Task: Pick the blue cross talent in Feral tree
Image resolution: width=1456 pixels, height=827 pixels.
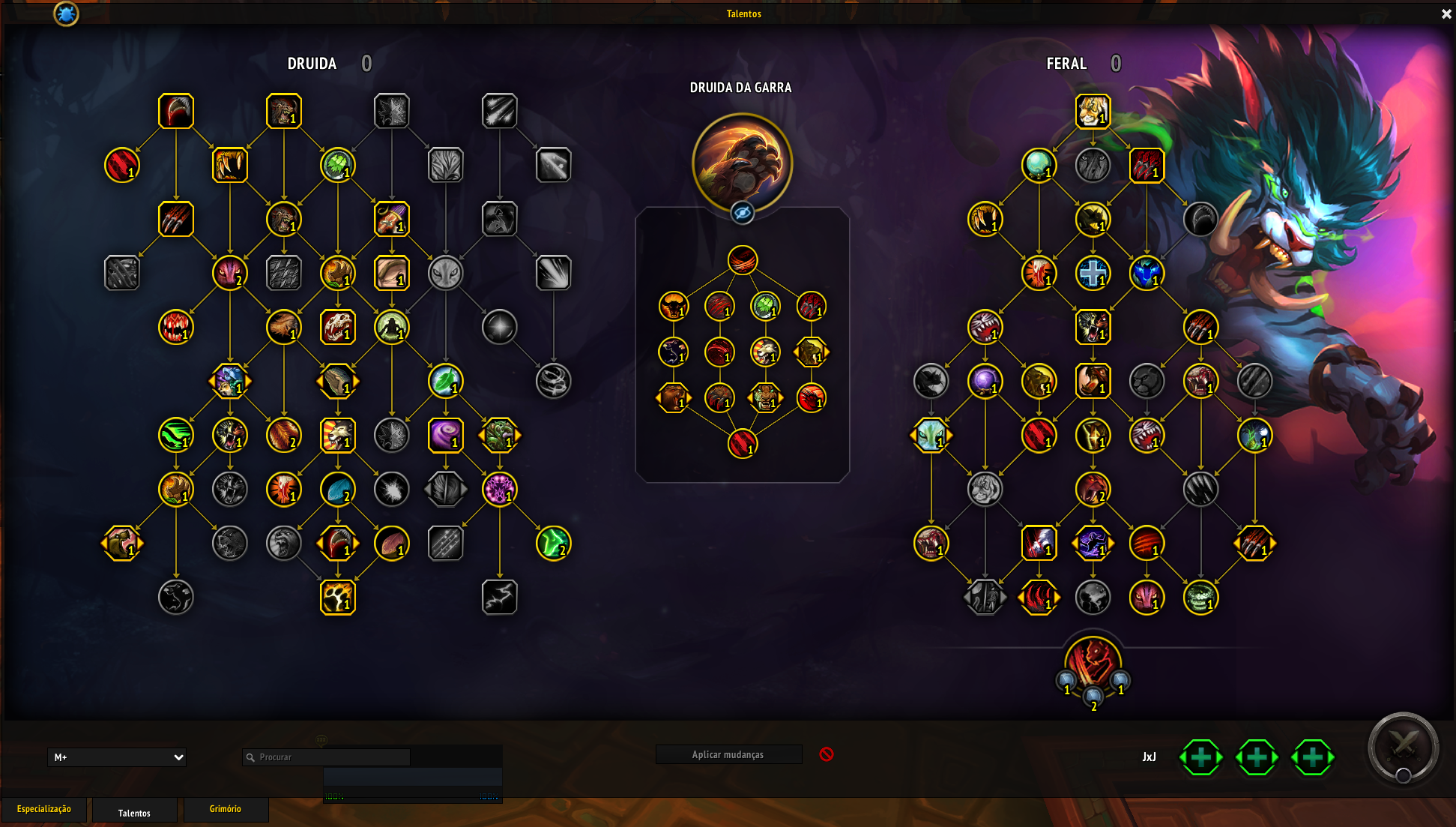Action: [x=1093, y=273]
